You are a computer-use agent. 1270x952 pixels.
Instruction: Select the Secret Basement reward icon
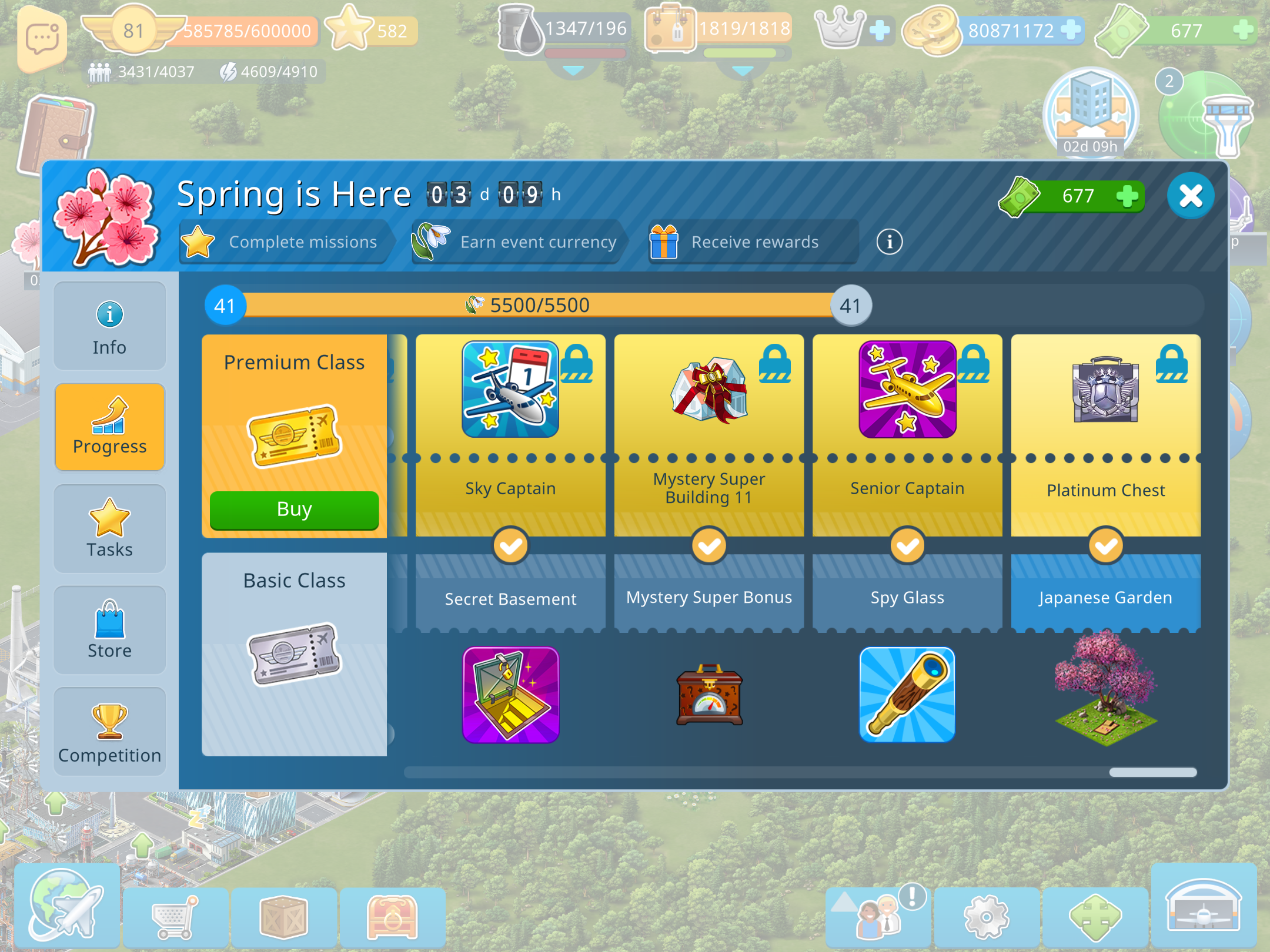[510, 695]
